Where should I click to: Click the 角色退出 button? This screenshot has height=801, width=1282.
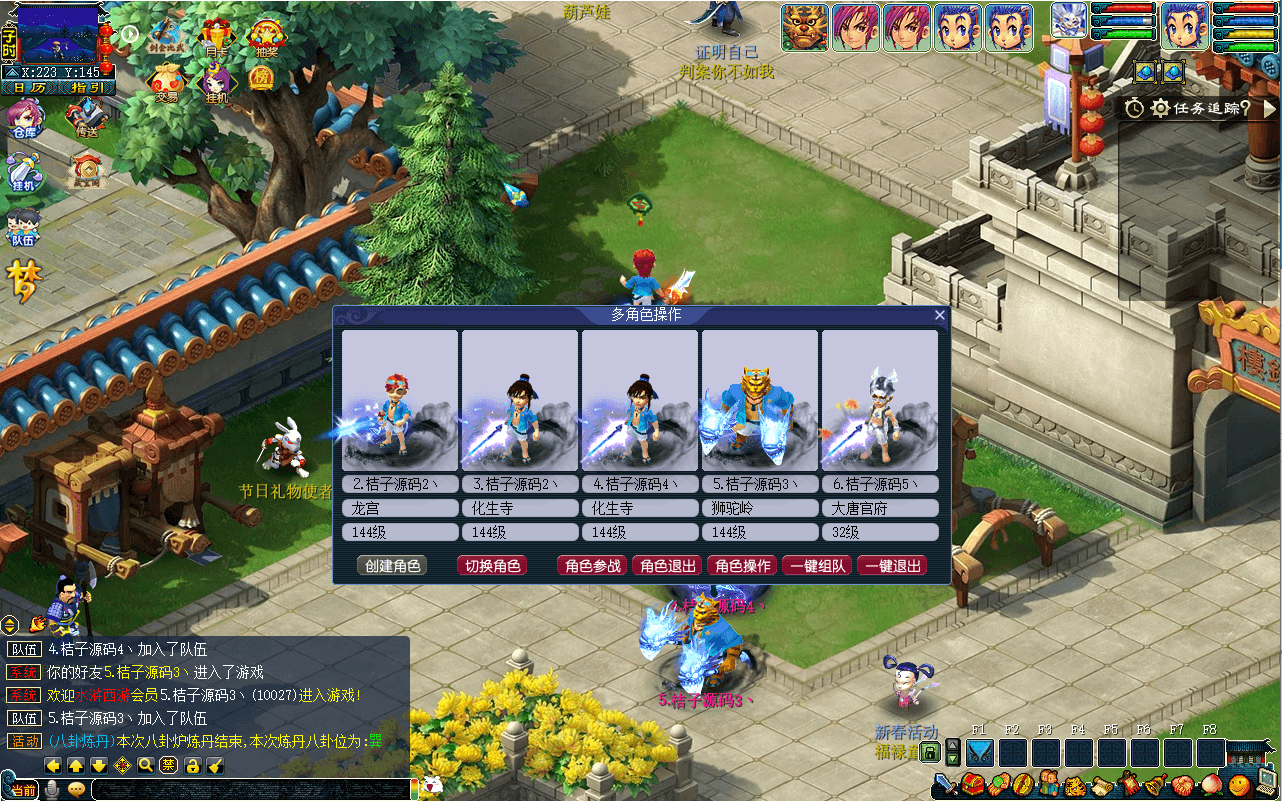(x=668, y=566)
